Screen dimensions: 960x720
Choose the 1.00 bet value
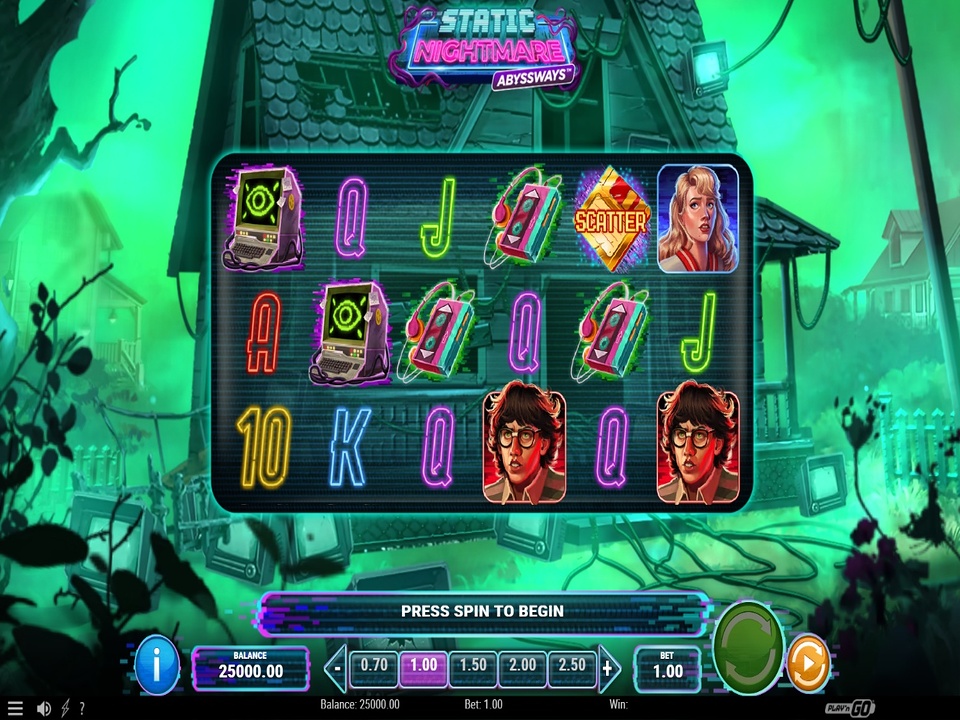(423, 666)
